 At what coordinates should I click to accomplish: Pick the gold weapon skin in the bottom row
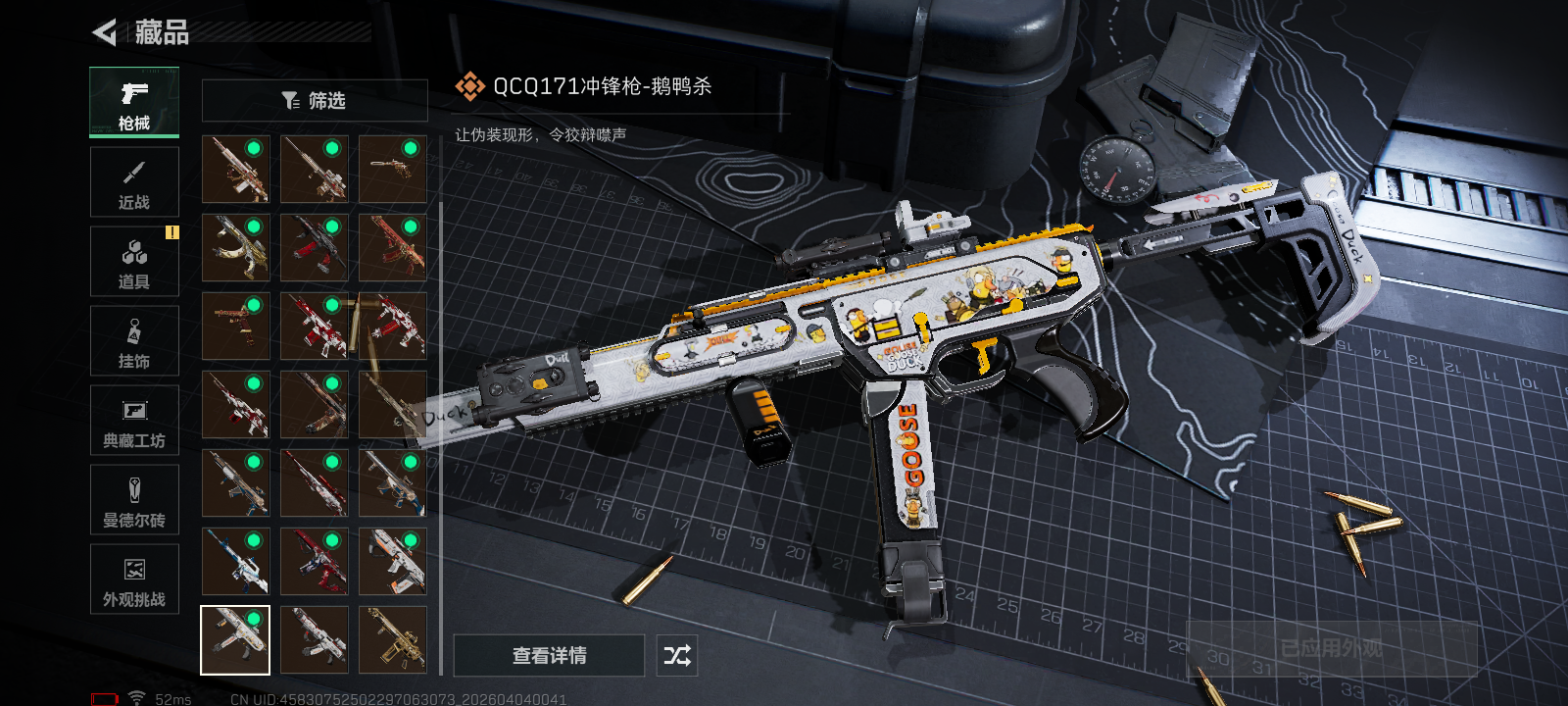(392, 640)
